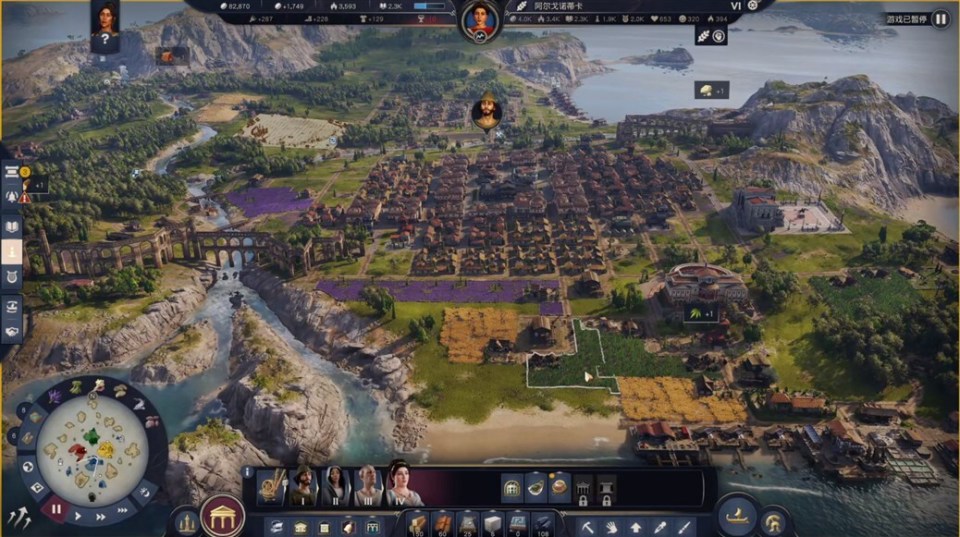The width and height of the screenshot is (960, 537).
Task: Click the pause button in the top-right corner
Action: [x=940, y=18]
